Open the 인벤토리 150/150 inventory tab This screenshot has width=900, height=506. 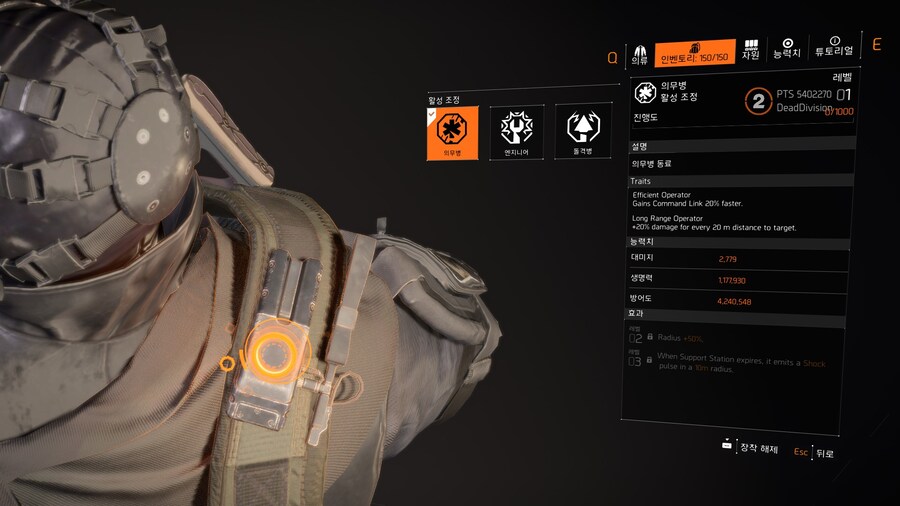695,53
